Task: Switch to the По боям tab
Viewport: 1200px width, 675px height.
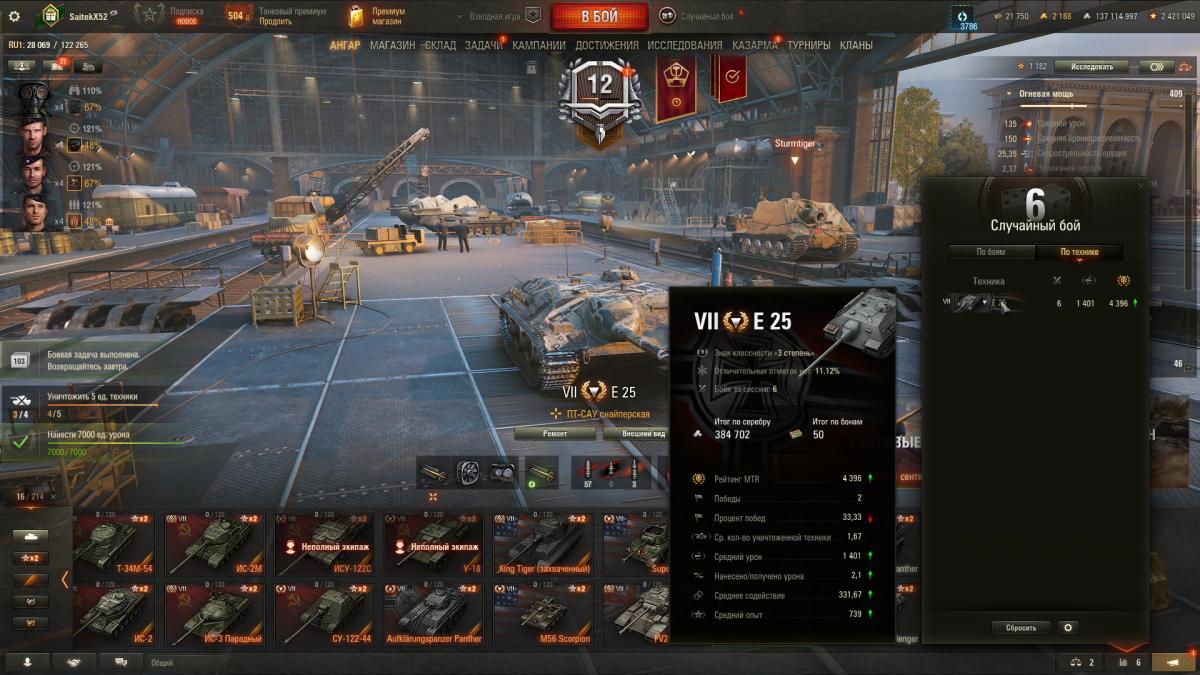Action: [991, 252]
